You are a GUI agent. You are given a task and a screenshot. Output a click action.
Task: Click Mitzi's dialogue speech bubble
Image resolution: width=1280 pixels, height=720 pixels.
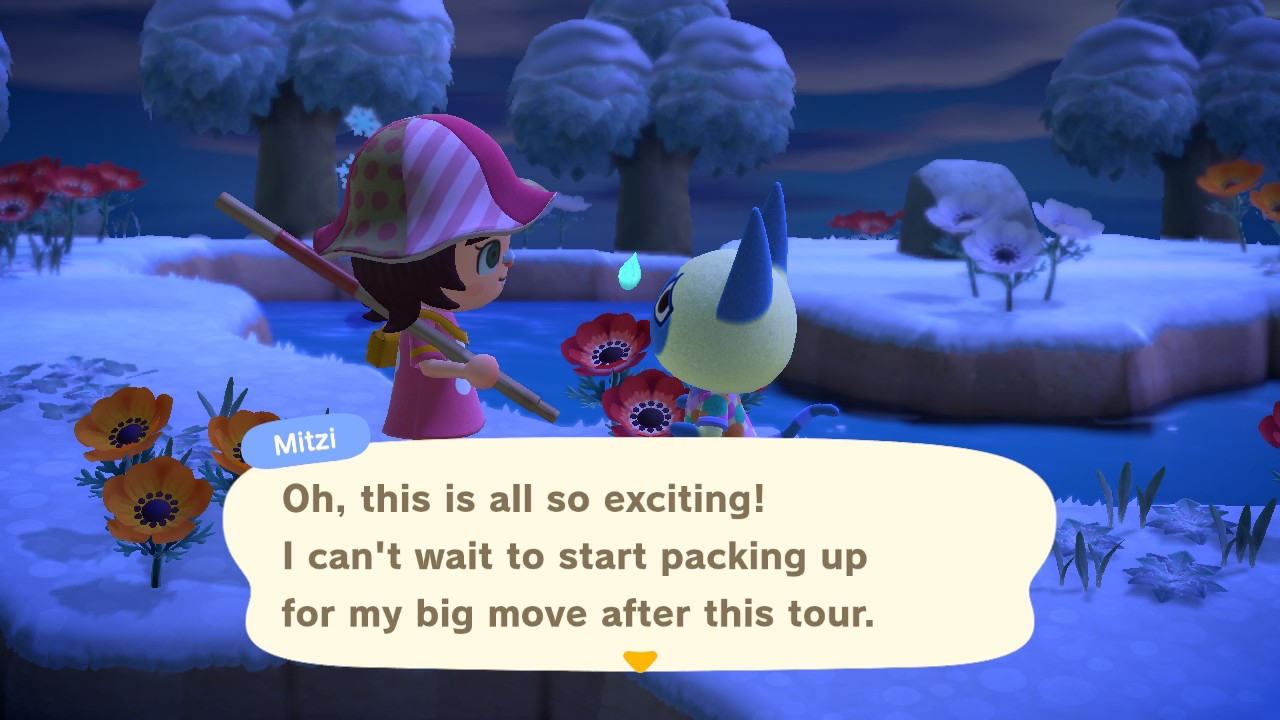pyautogui.click(x=638, y=556)
